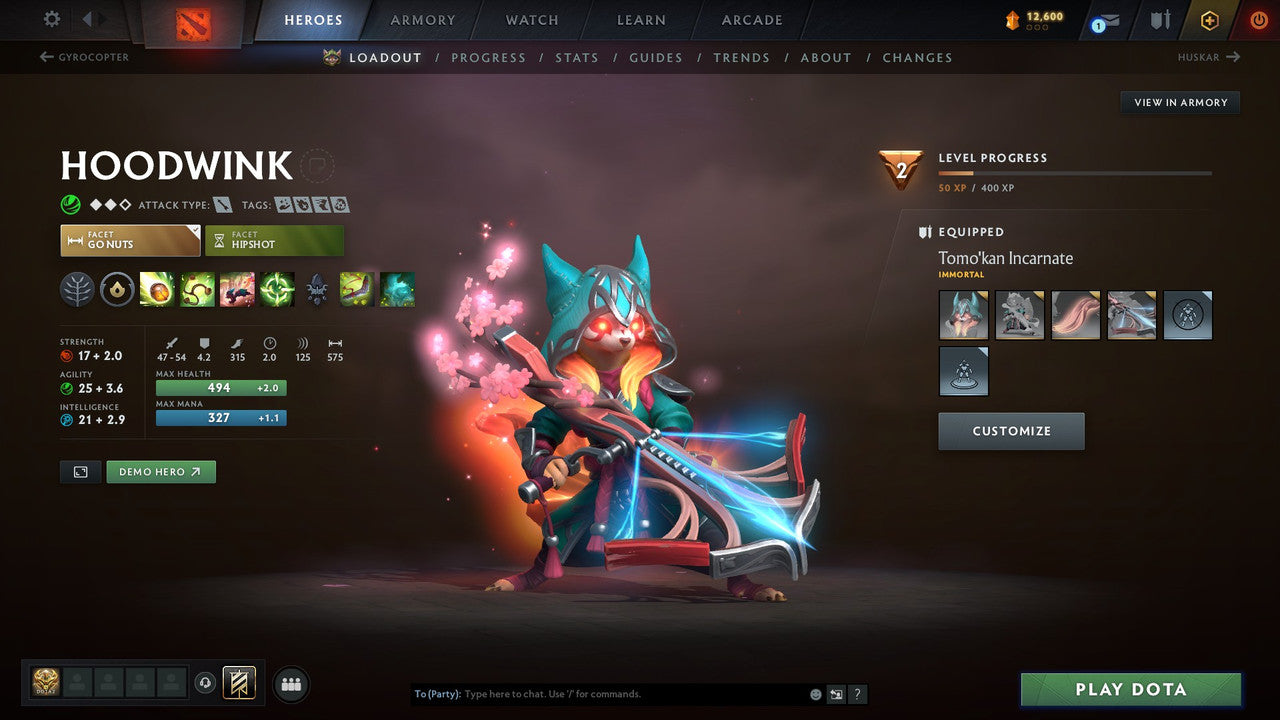Click the Bushwhack ability icon
The width and height of the screenshot is (1280, 720).
click(x=198, y=289)
